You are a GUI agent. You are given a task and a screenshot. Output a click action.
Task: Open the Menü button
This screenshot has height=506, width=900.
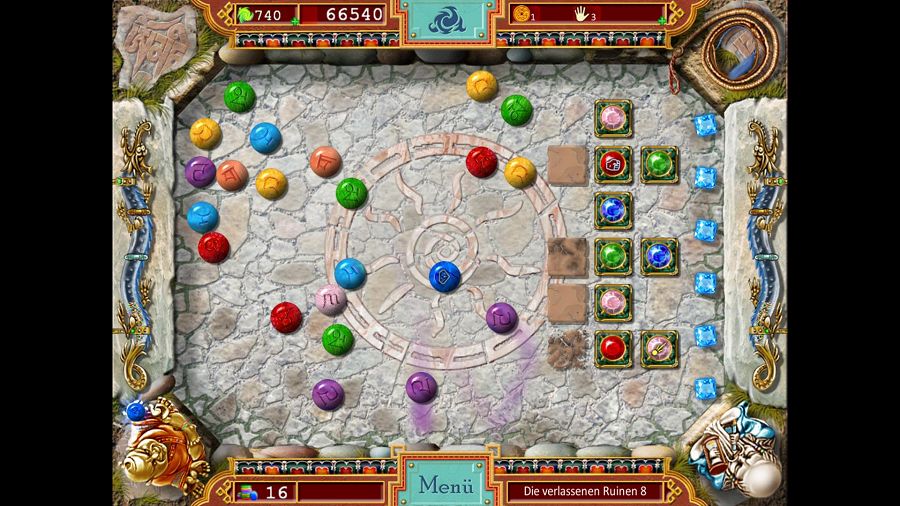tap(445, 486)
